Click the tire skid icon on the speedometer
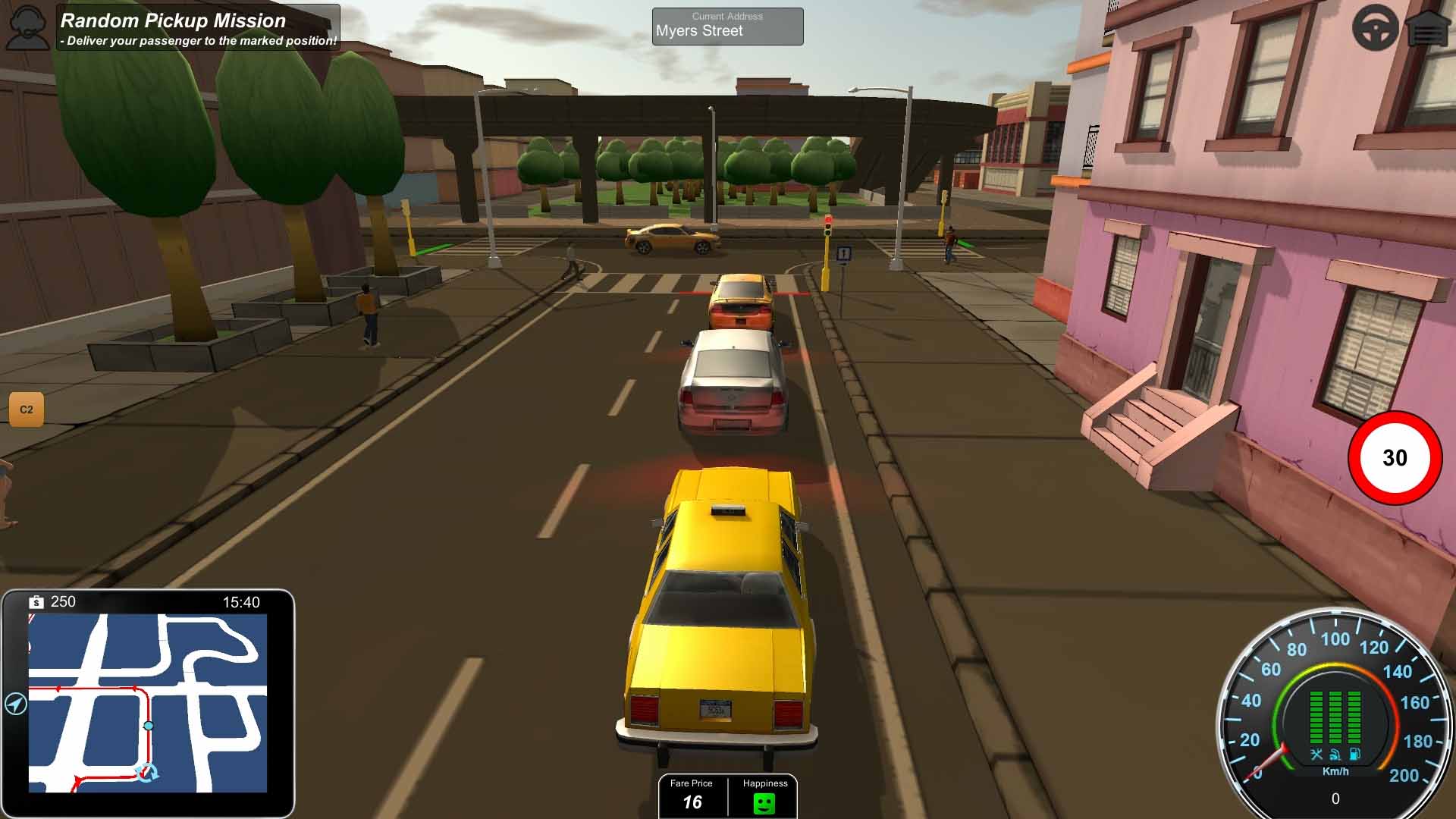Screen dimensions: 1456x819 [1335, 754]
